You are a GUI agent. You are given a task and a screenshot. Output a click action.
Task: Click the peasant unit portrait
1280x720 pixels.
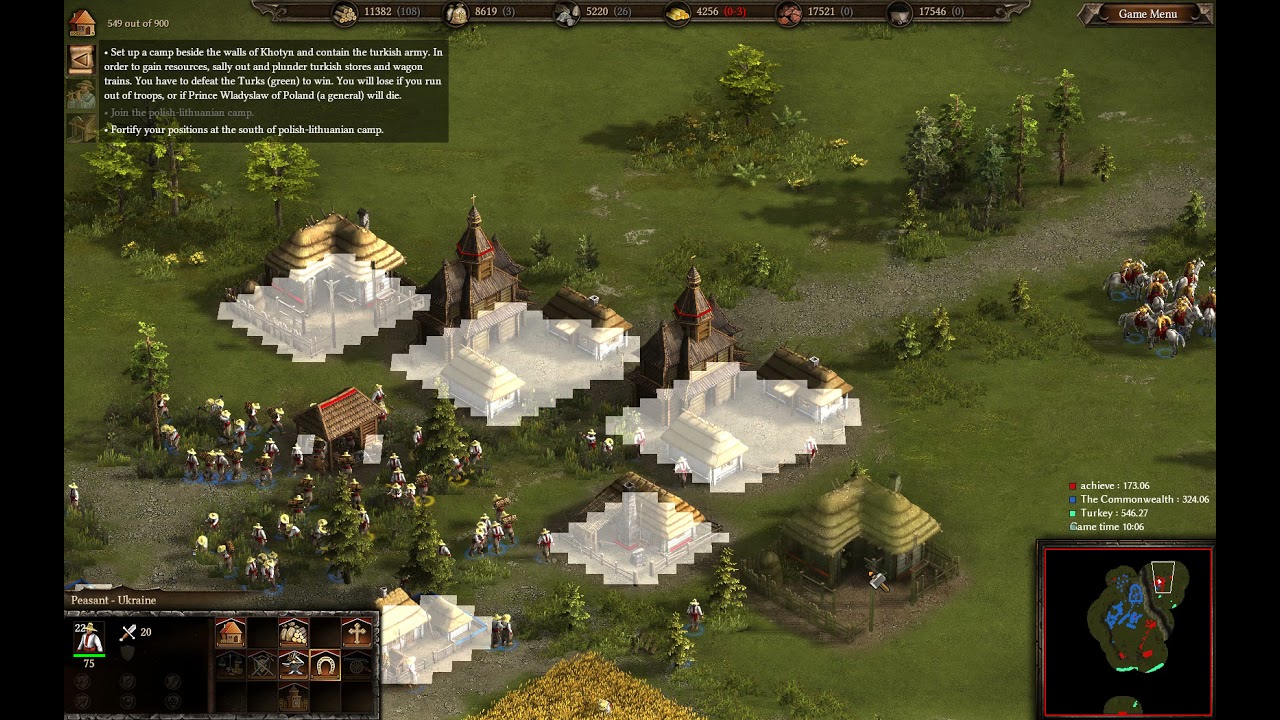point(89,638)
